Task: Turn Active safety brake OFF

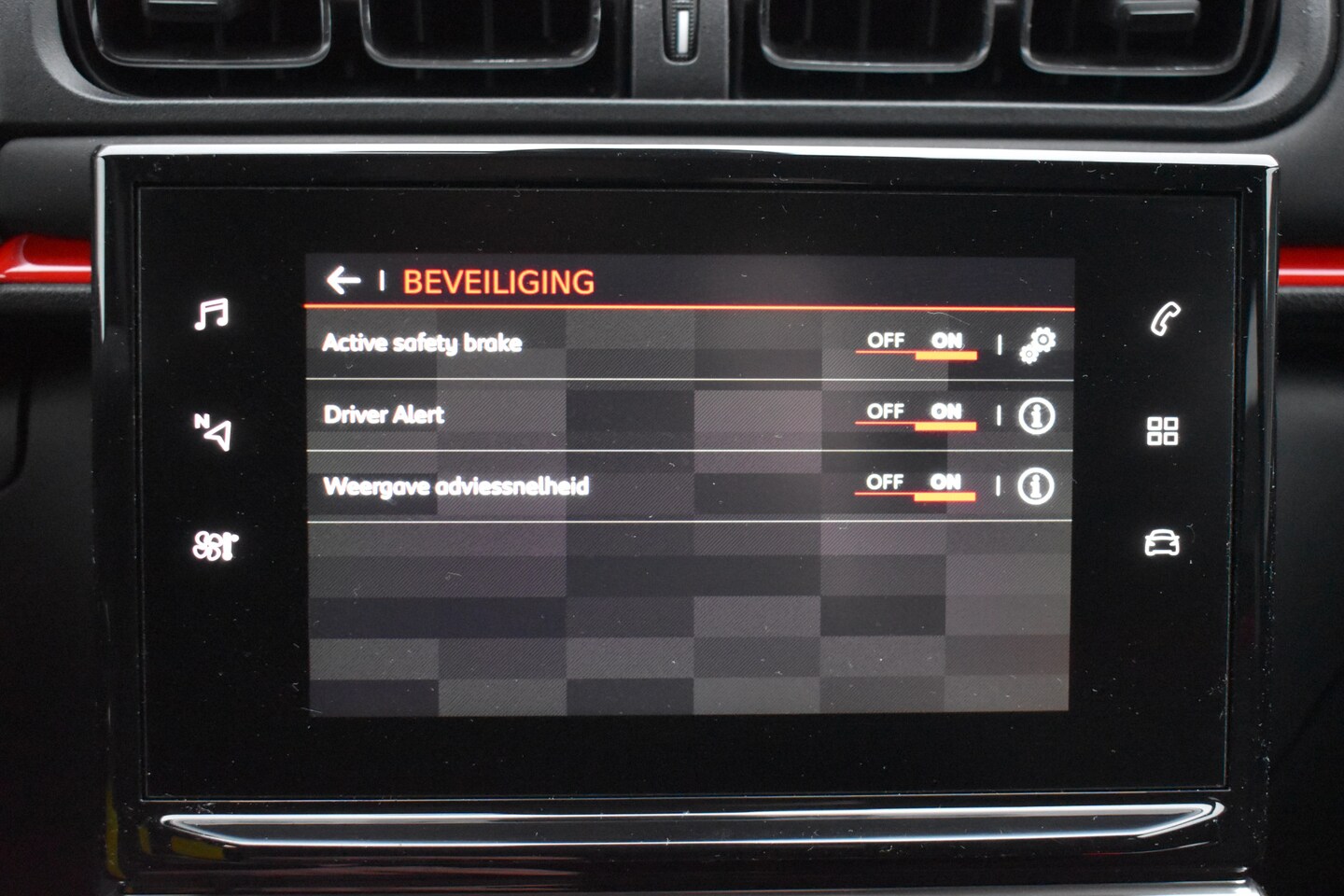Action: click(885, 342)
